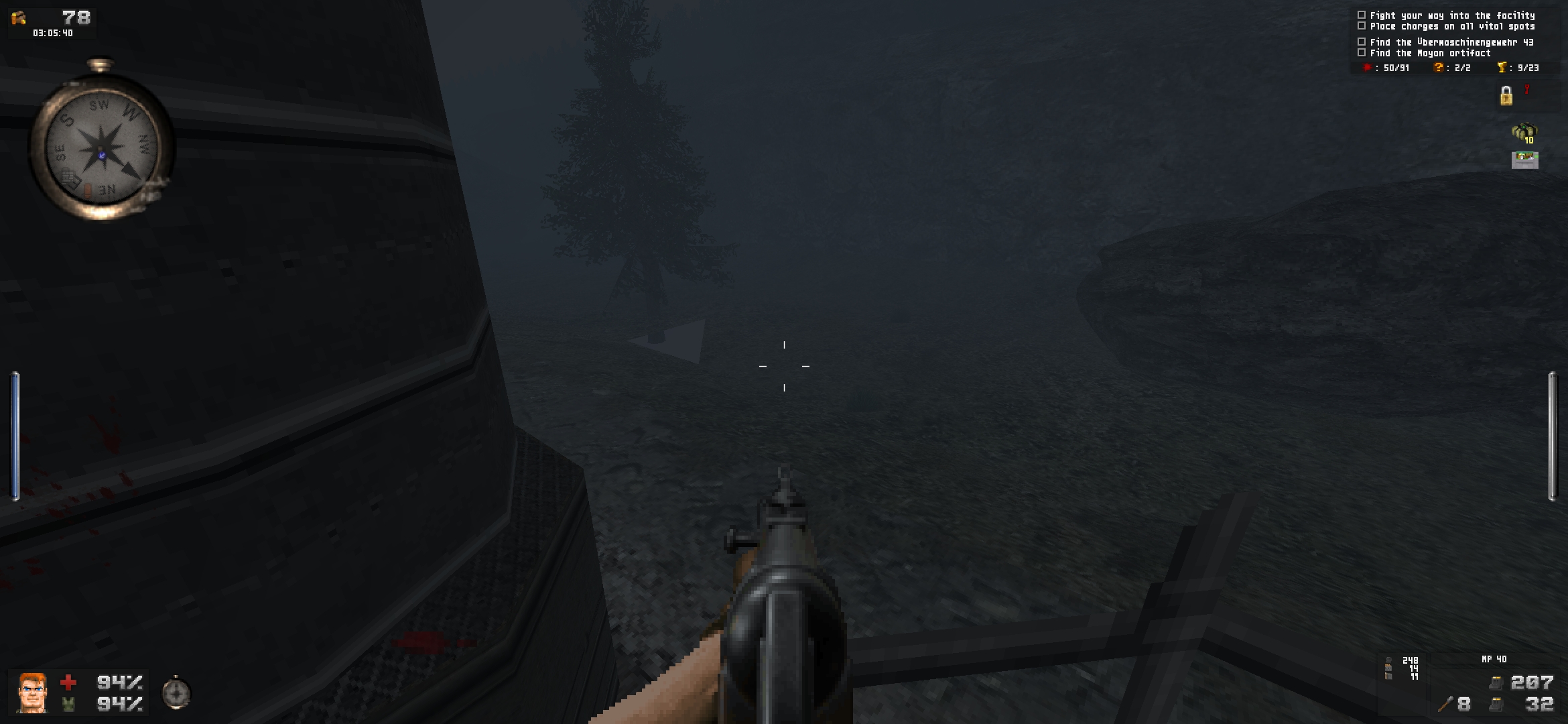Click the padlock icon below the objectives

click(x=1506, y=97)
